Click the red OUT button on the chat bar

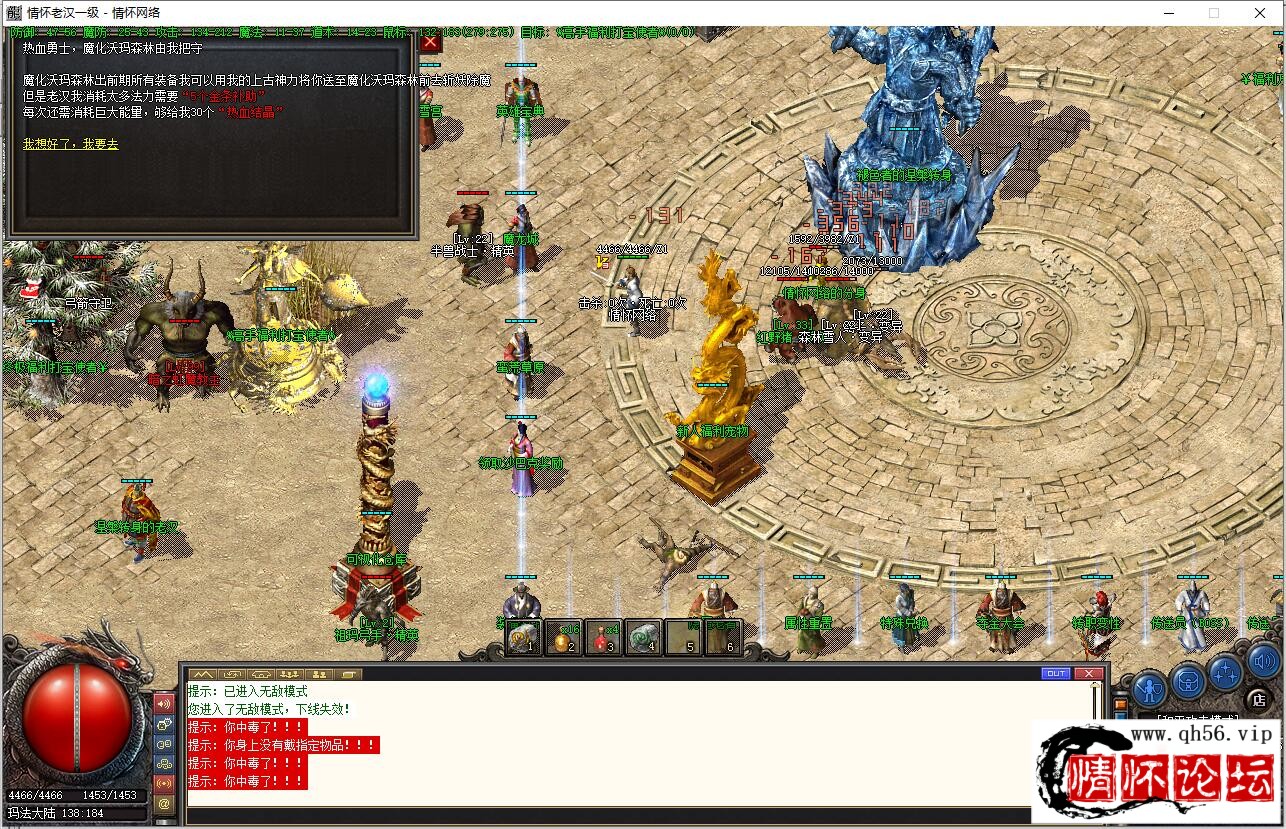[1055, 674]
